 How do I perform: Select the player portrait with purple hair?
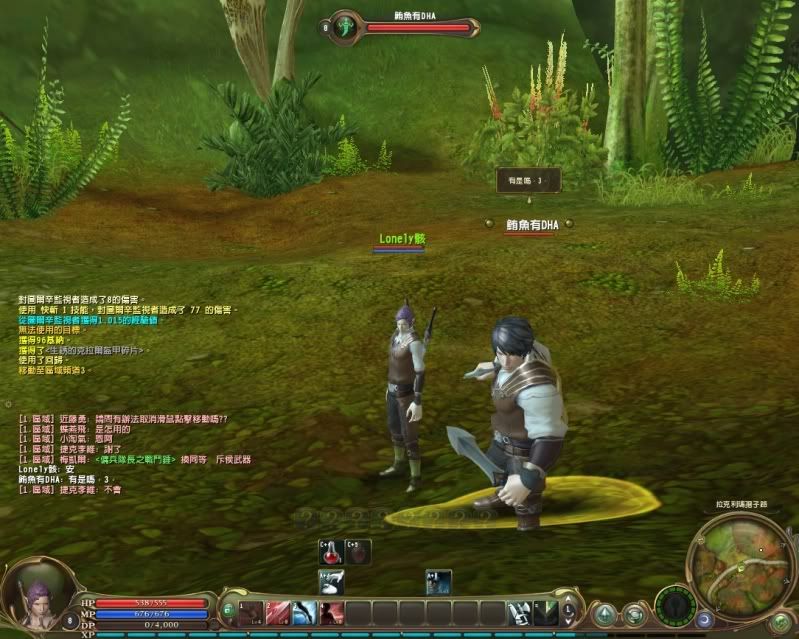[x=35, y=601]
